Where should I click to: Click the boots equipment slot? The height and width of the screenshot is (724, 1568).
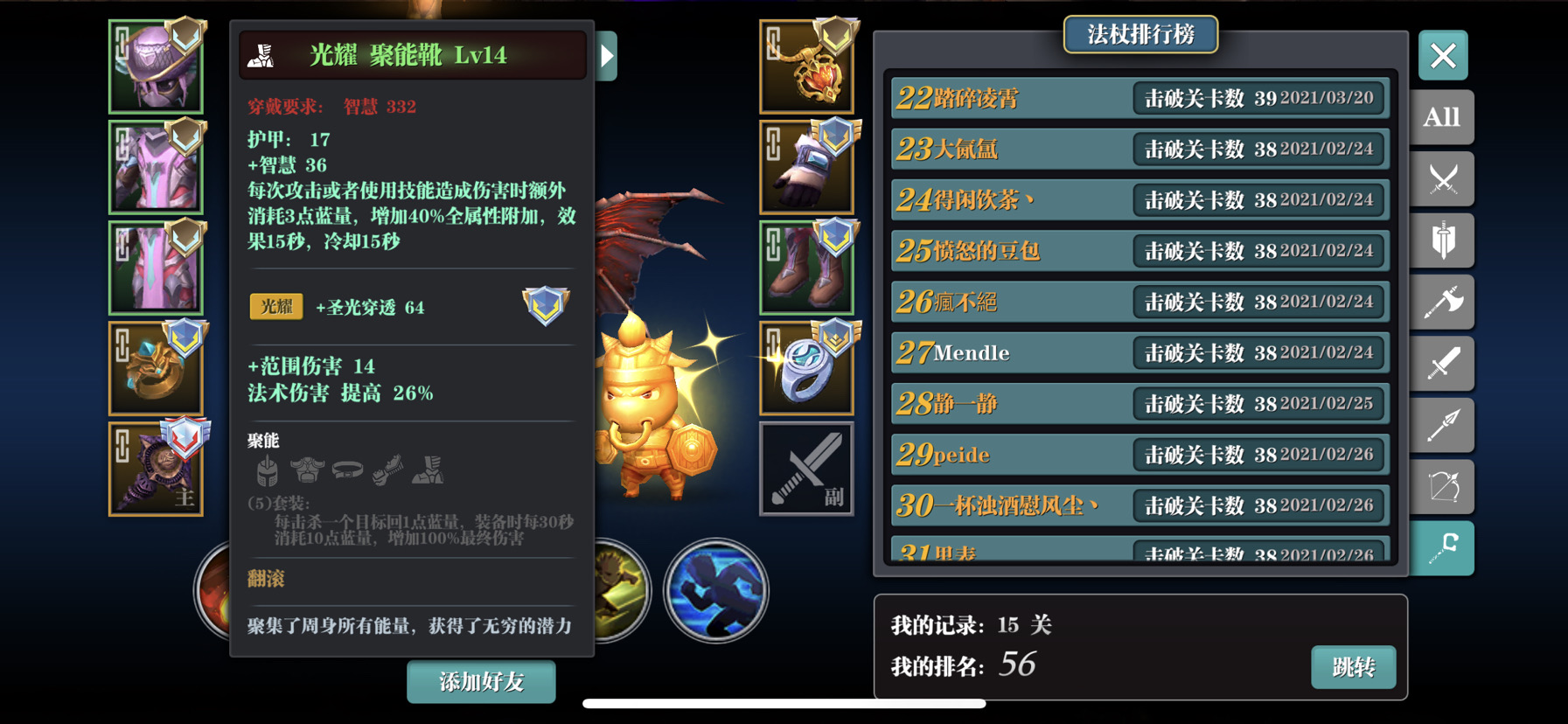[806, 268]
